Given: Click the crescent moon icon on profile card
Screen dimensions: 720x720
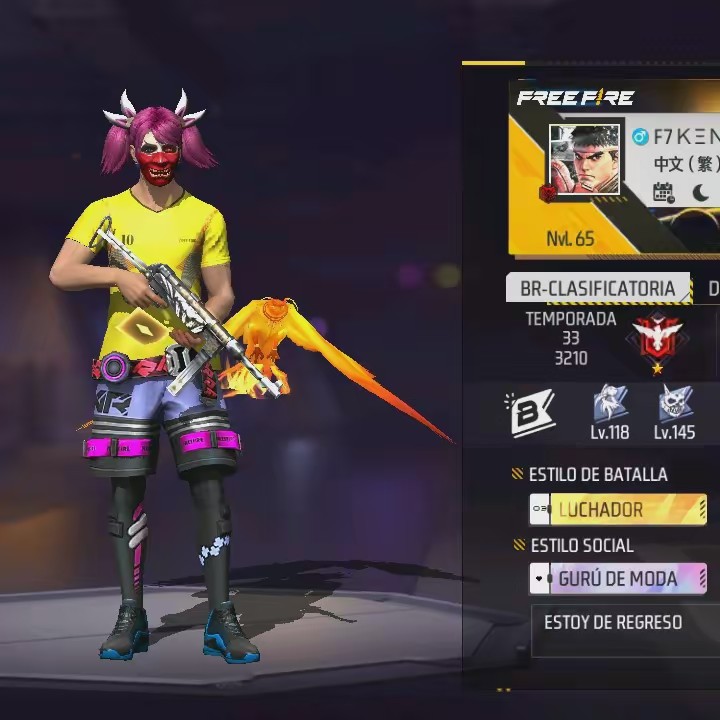Looking at the screenshot, I should [x=701, y=192].
